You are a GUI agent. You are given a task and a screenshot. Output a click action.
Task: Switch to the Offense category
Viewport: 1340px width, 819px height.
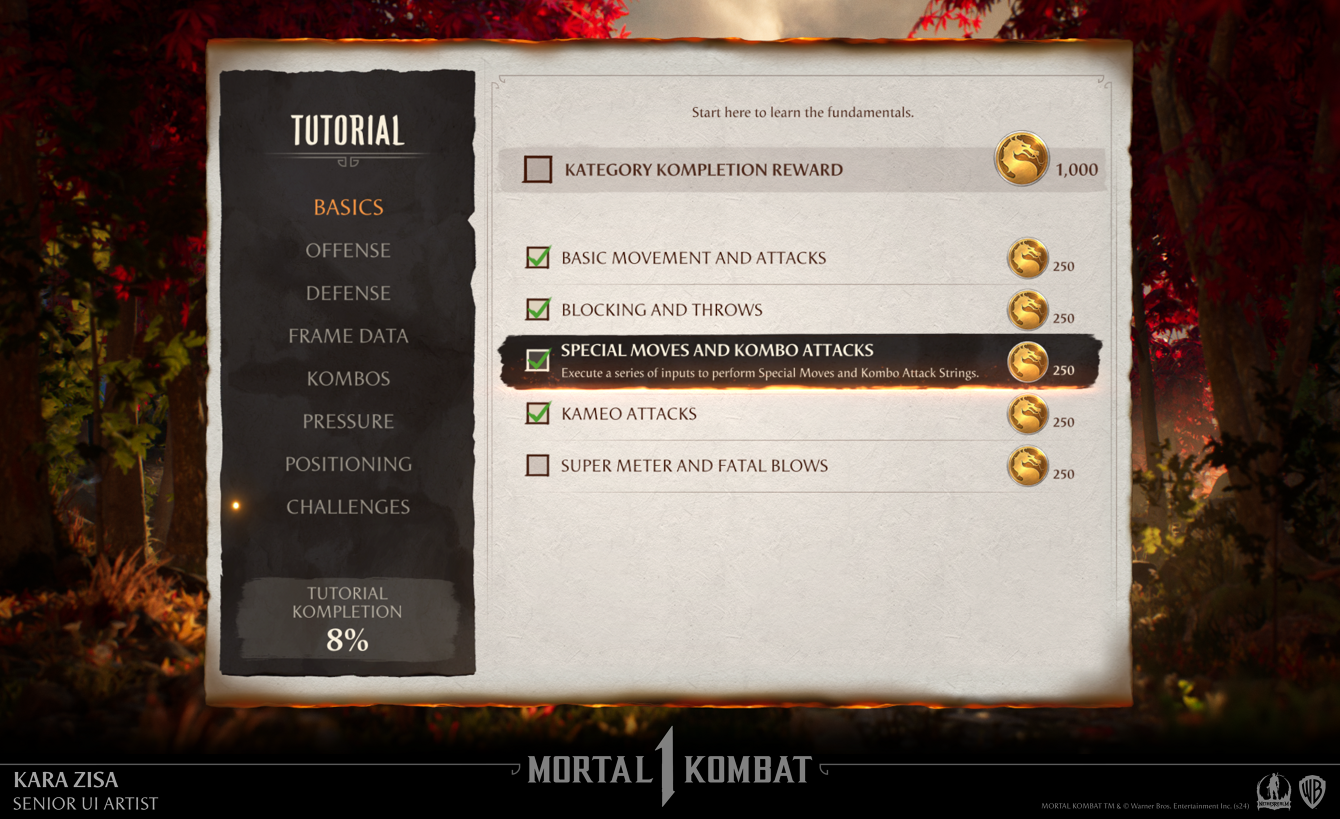(347, 250)
